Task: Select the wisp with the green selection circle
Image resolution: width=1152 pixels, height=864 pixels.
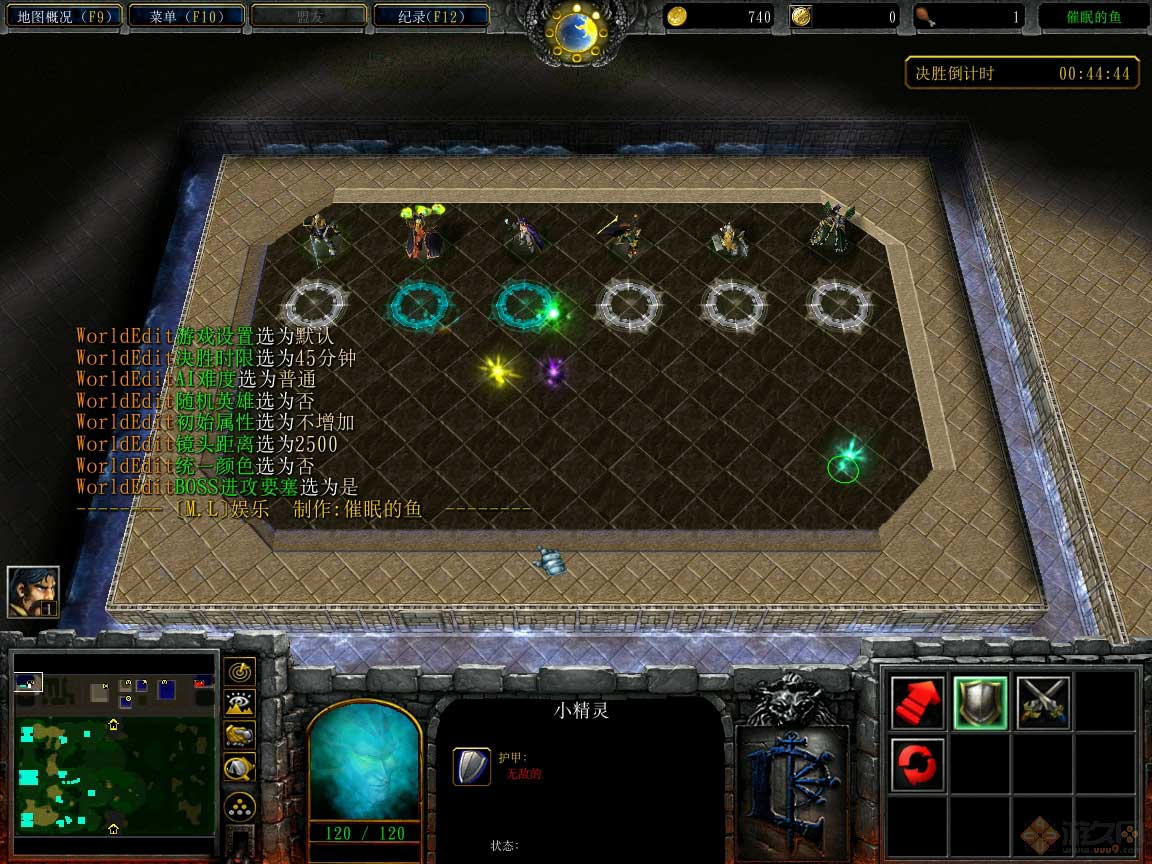Action: click(x=845, y=464)
